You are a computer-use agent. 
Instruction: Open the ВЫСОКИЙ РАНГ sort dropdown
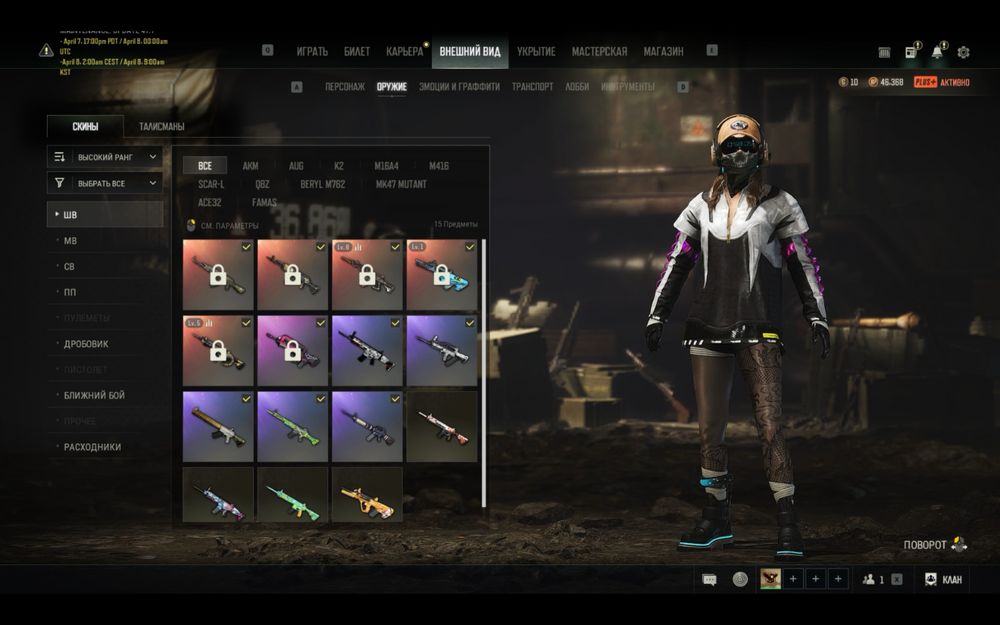pyautogui.click(x=105, y=157)
